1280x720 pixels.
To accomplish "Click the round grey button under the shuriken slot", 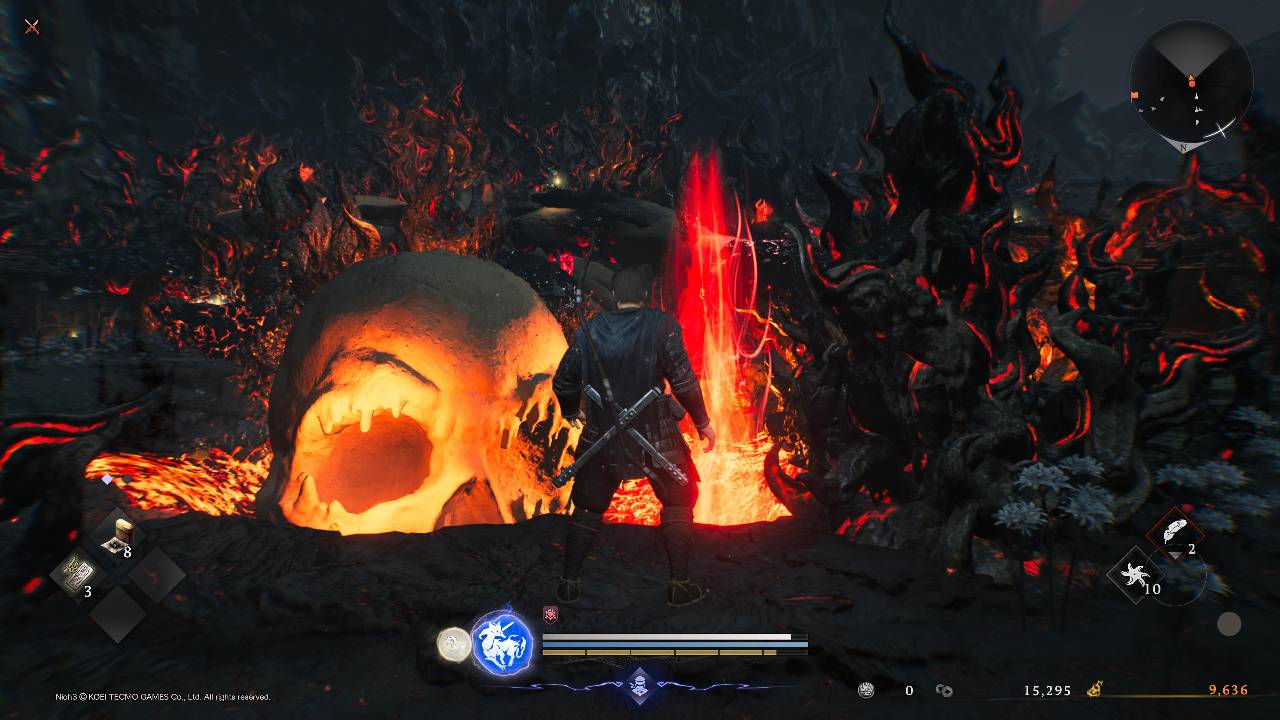I will (1229, 624).
